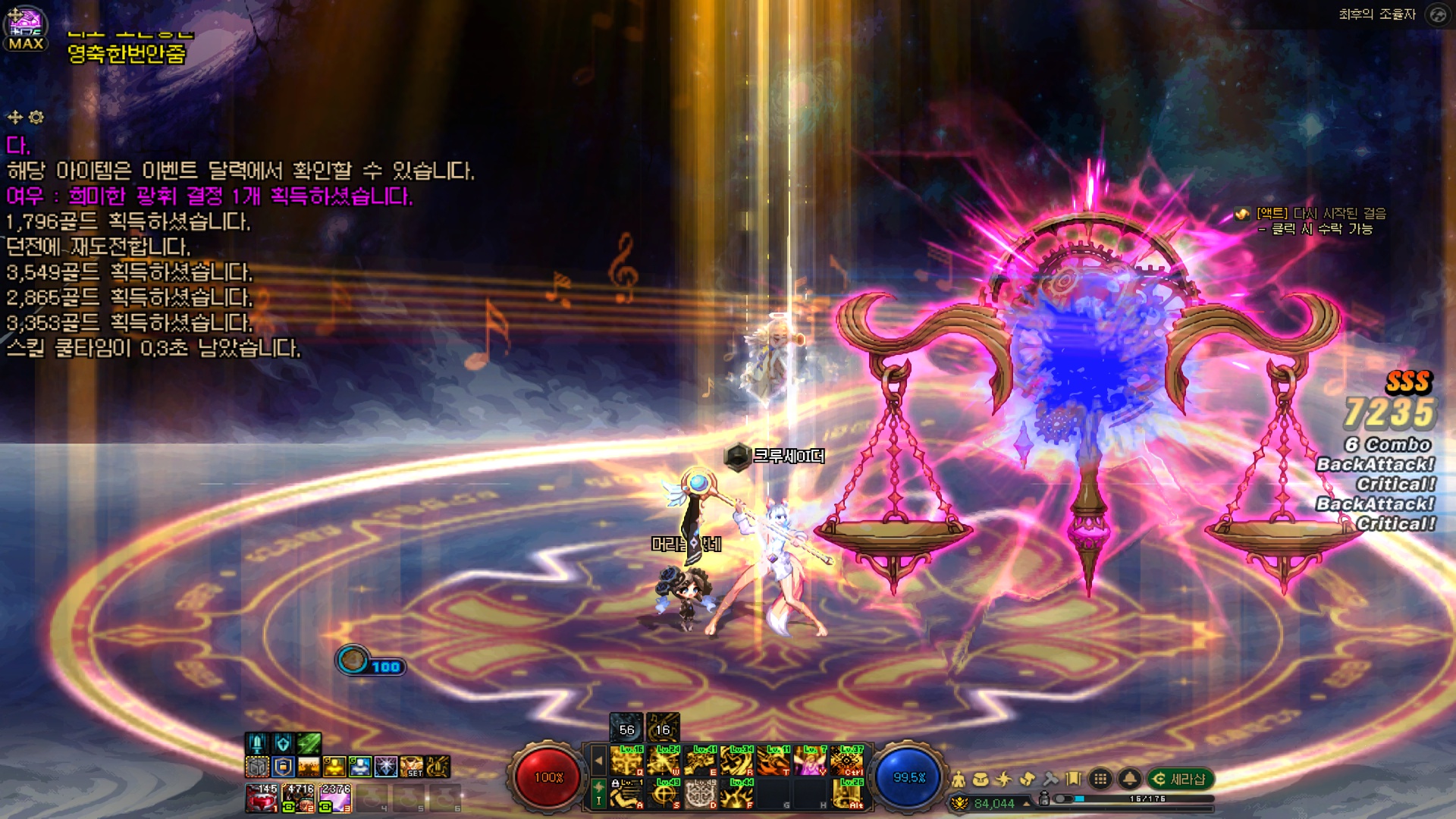This screenshot has width=1456, height=819.
Task: Toggle the round icon beside 최후의 조율자
Action: [x=1437, y=14]
